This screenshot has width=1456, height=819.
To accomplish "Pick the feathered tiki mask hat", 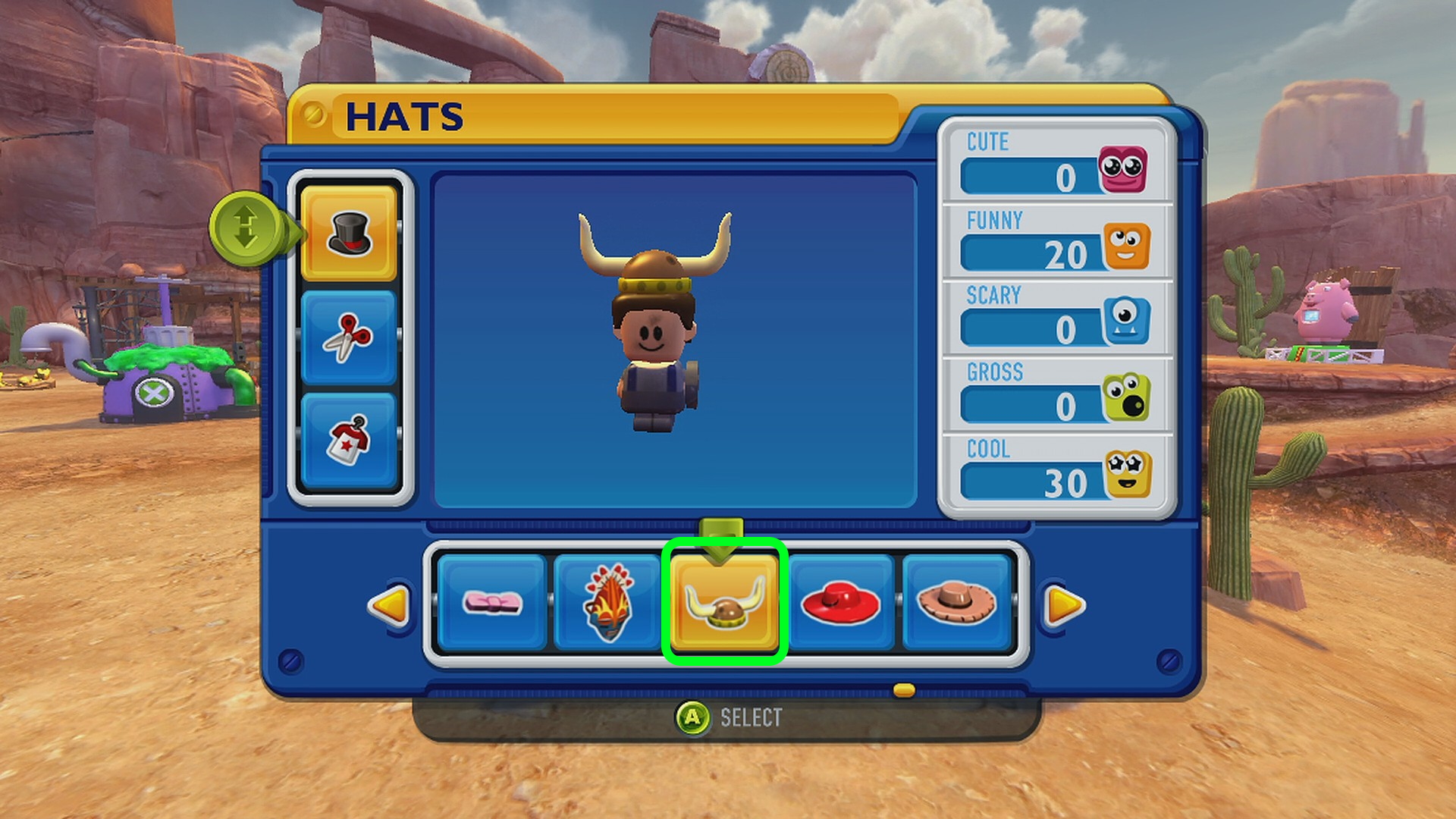I will pos(607,603).
